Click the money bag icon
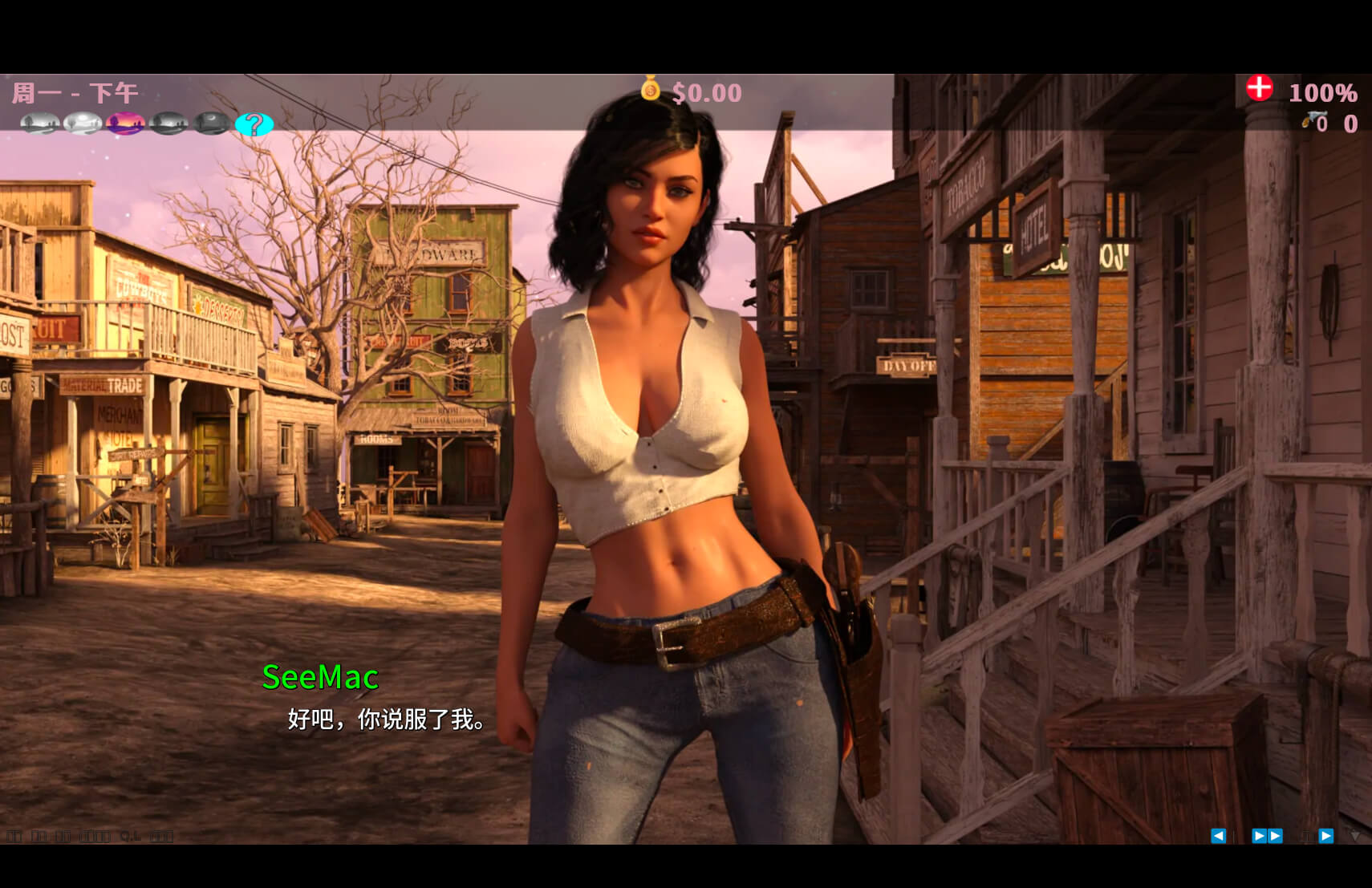Image resolution: width=1372 pixels, height=888 pixels. point(650,88)
